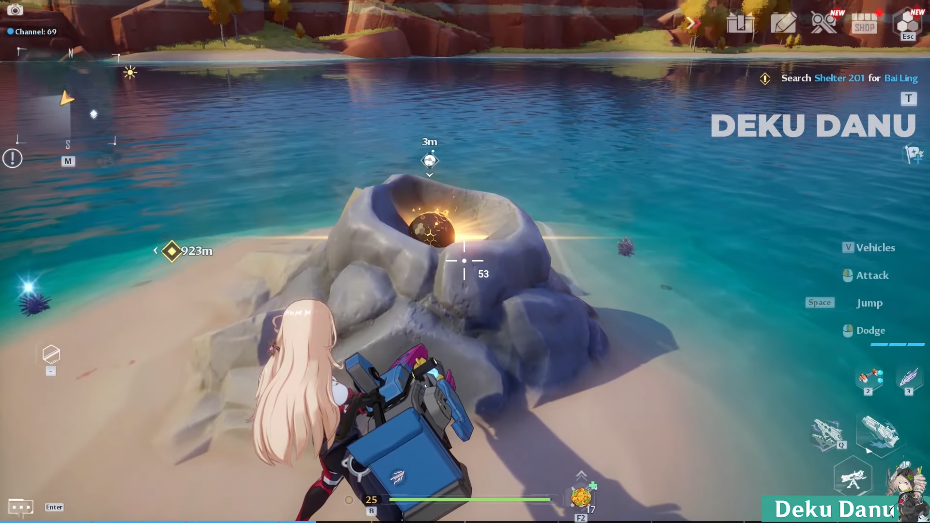The image size is (930, 523).
Task: Use the dumbbell-shaped relic in slot 2
Action: [x=867, y=378]
